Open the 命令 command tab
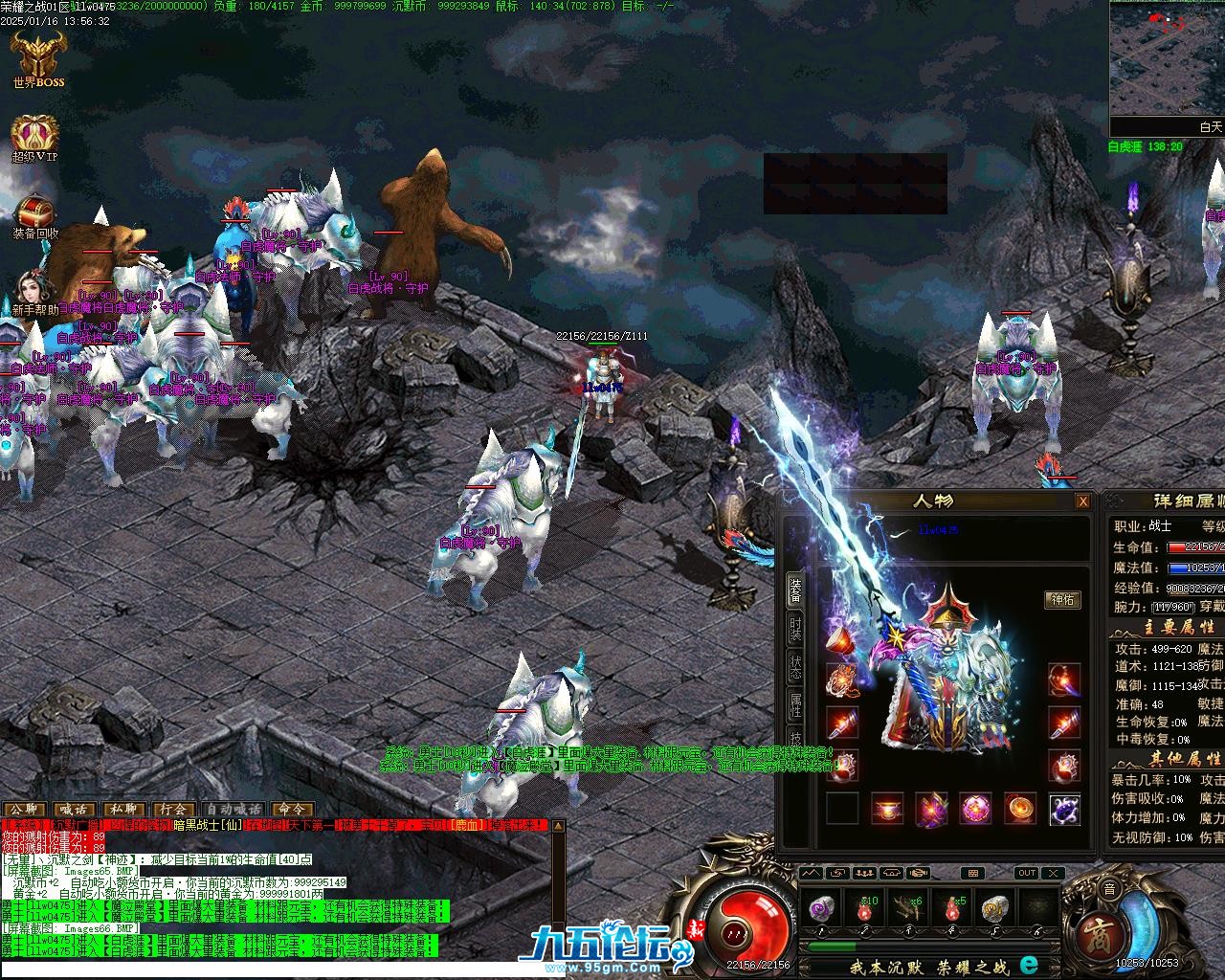Image resolution: width=1225 pixels, height=980 pixels. point(293,810)
